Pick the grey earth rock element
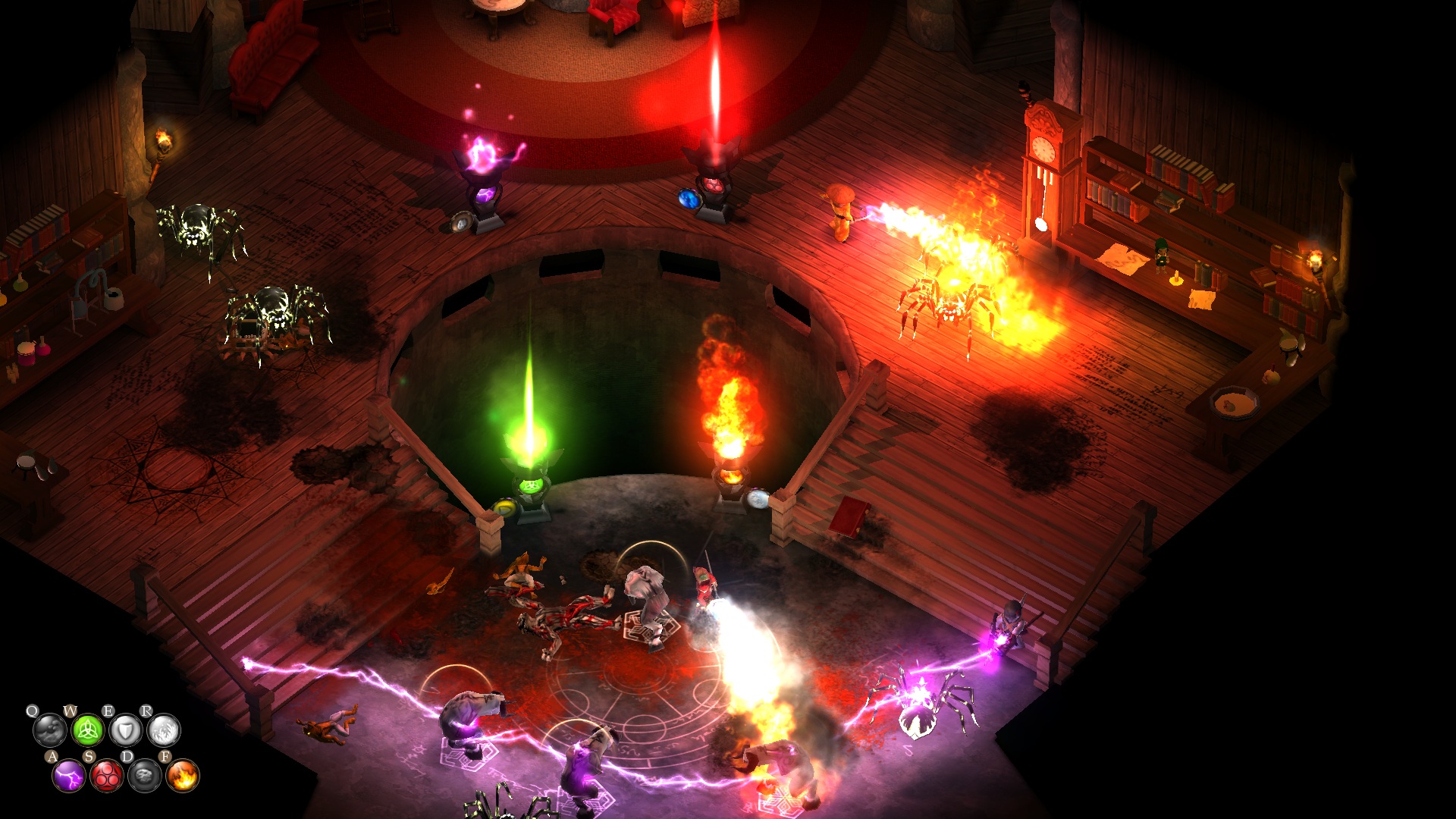 coord(144,776)
